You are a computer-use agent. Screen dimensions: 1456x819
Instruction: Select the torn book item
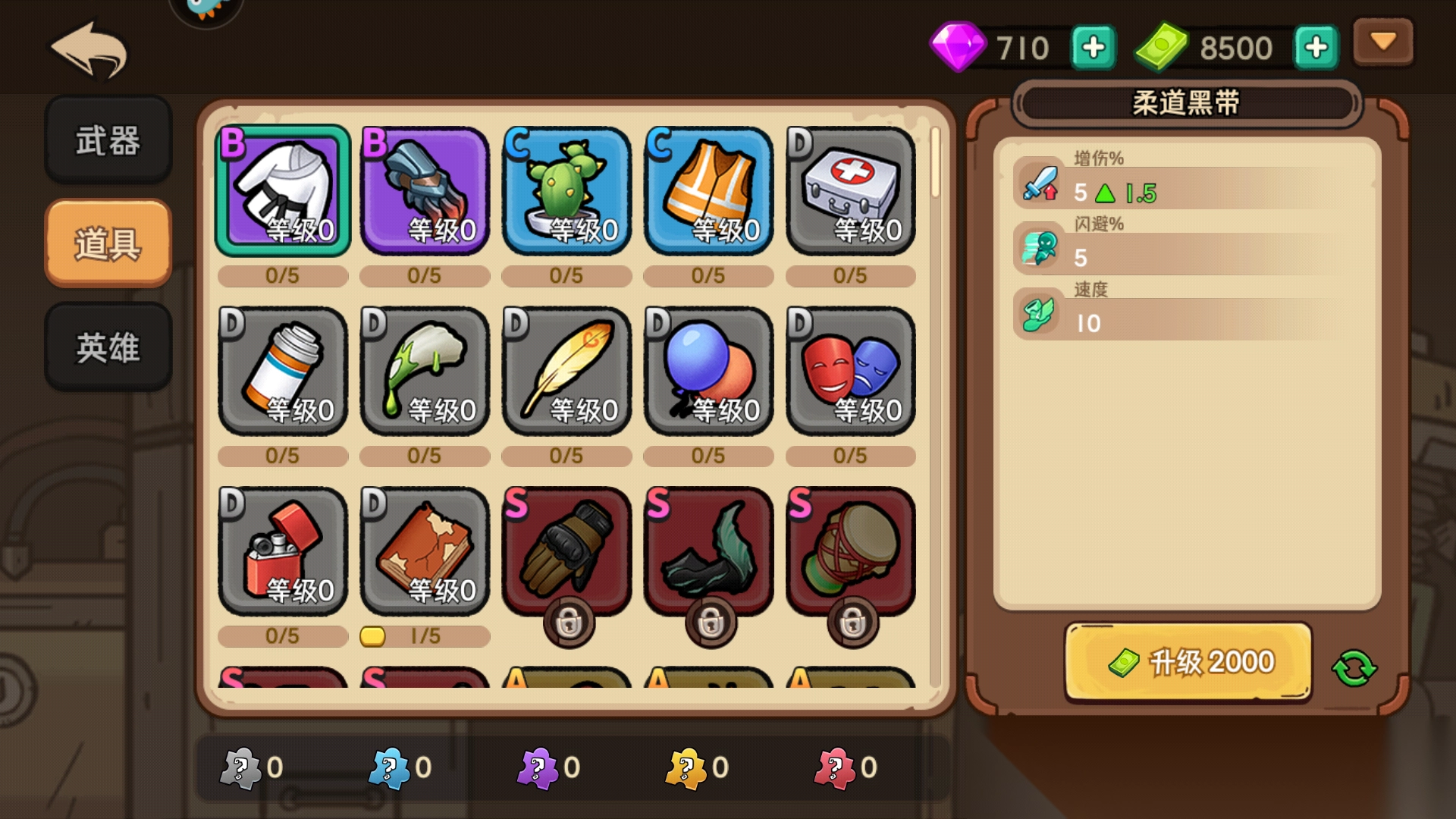[x=425, y=551]
